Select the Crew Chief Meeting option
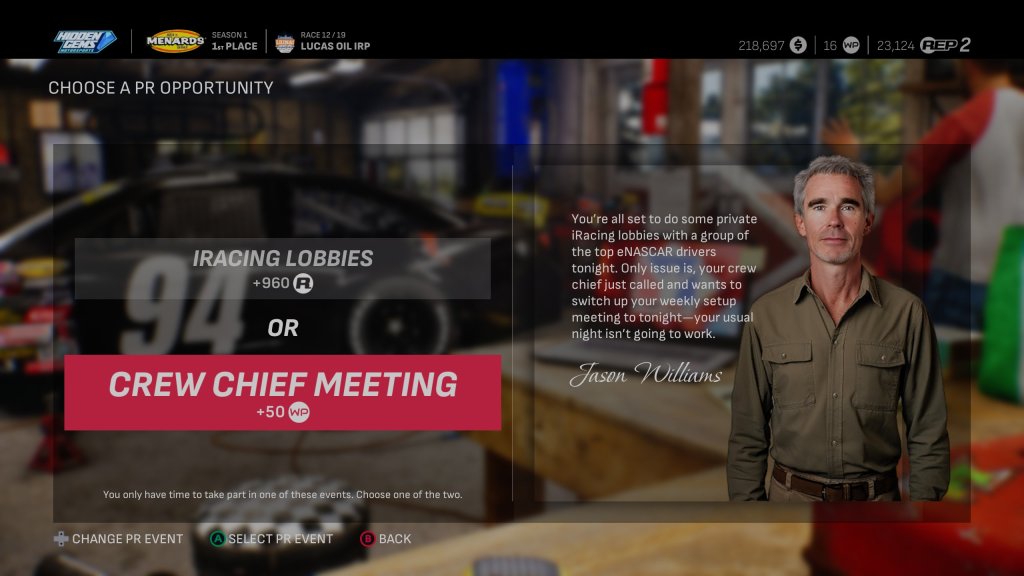 click(x=283, y=392)
